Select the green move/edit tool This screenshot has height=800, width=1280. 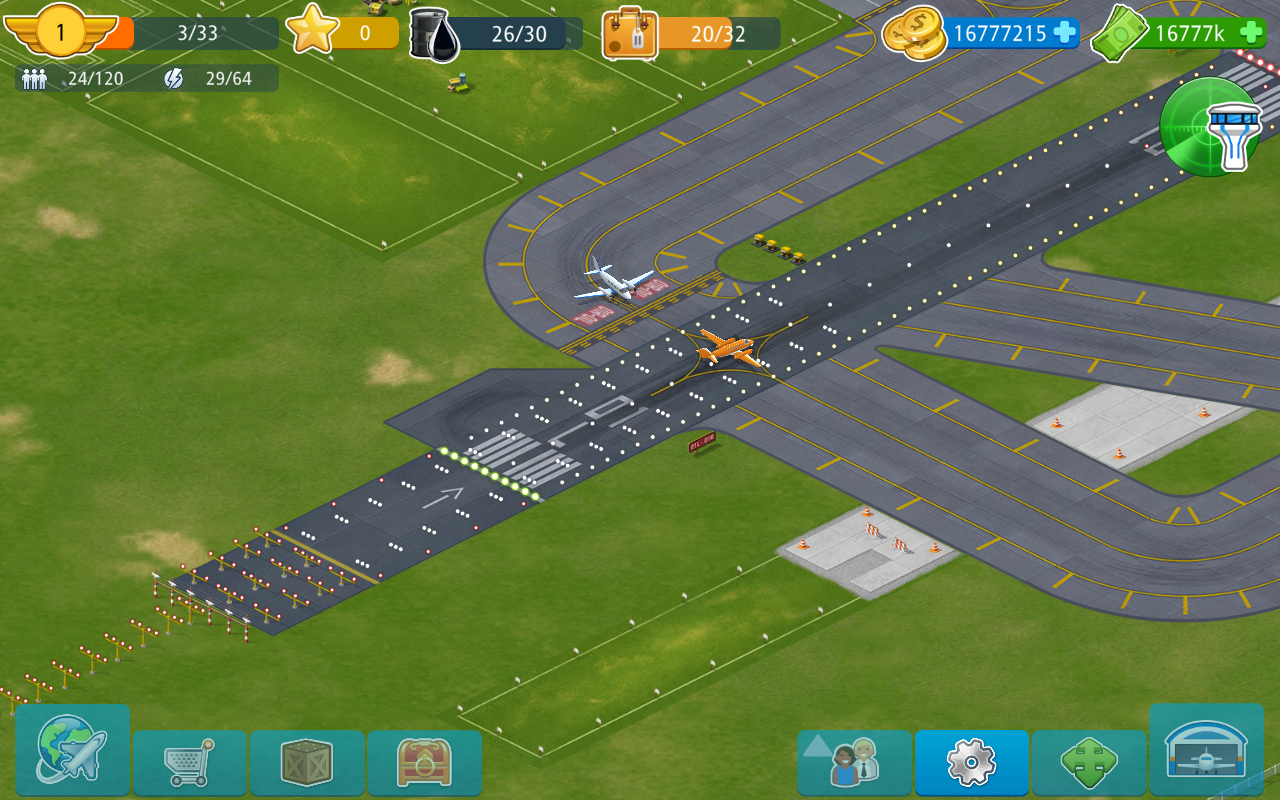1090,762
